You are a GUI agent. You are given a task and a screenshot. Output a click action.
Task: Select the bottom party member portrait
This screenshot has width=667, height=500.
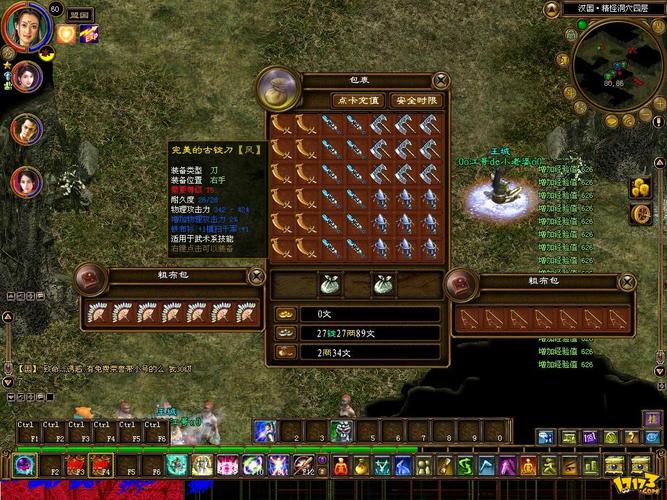click(x=25, y=182)
